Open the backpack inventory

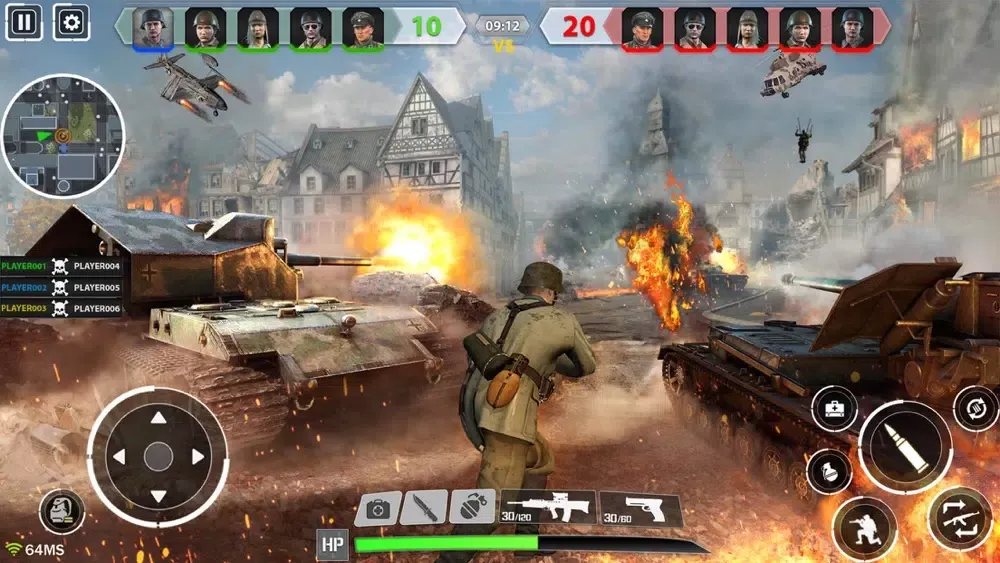click(61, 511)
